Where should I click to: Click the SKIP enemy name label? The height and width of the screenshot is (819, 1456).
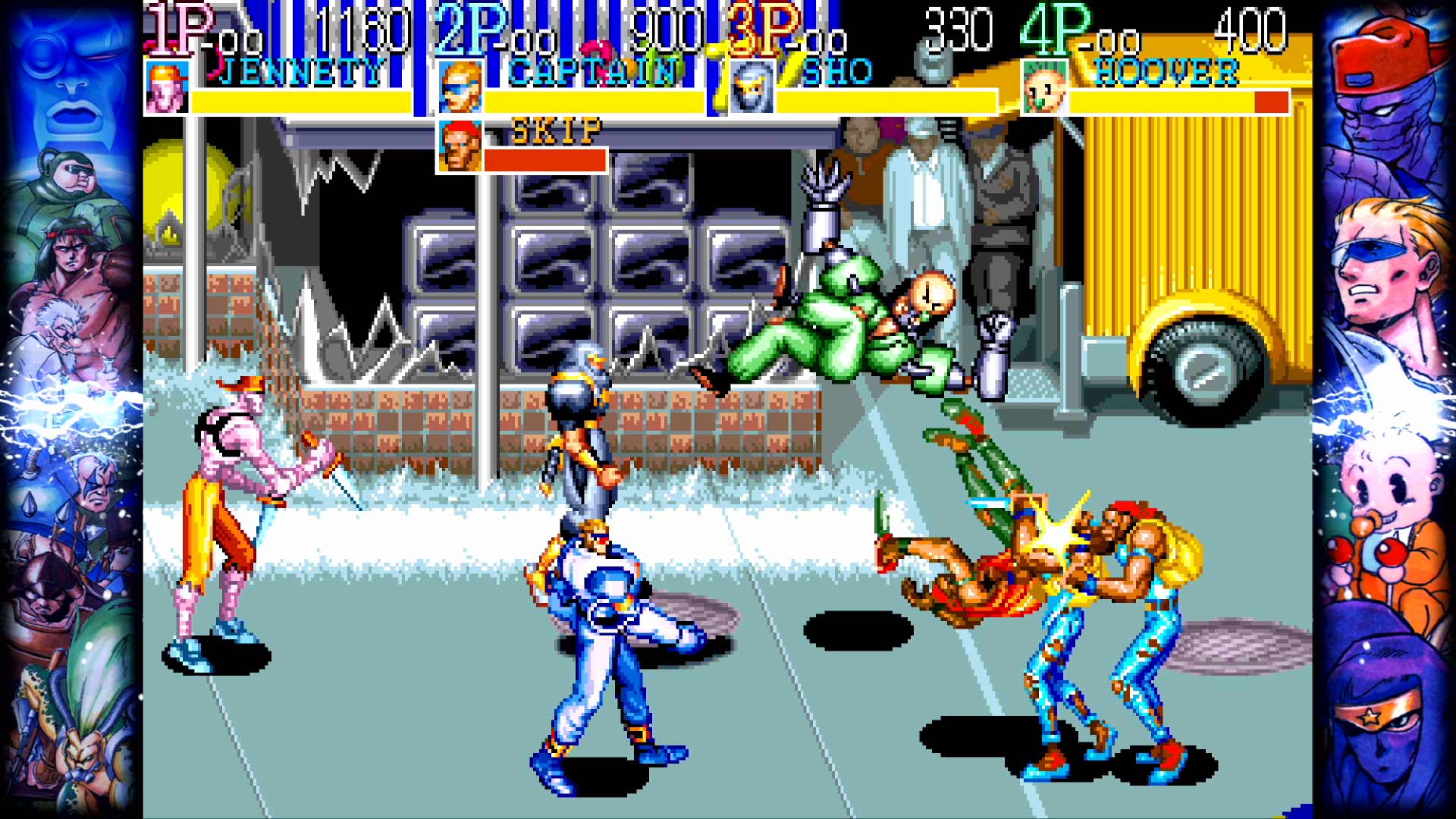pyautogui.click(x=556, y=130)
